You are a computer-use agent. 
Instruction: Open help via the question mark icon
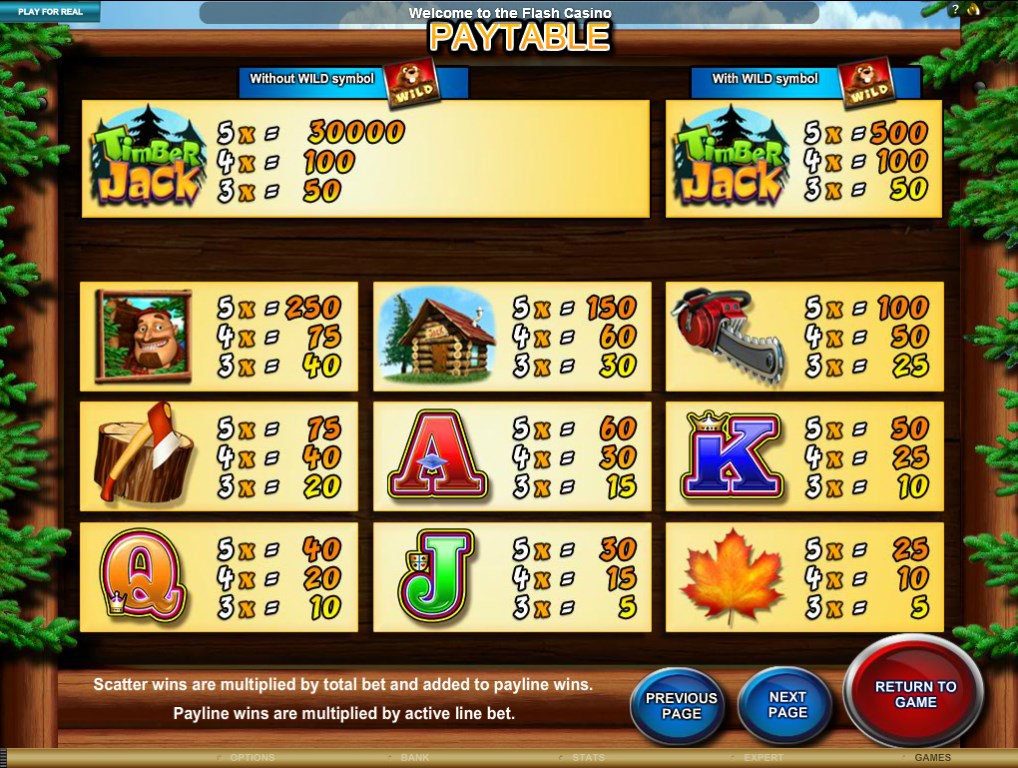(x=955, y=9)
